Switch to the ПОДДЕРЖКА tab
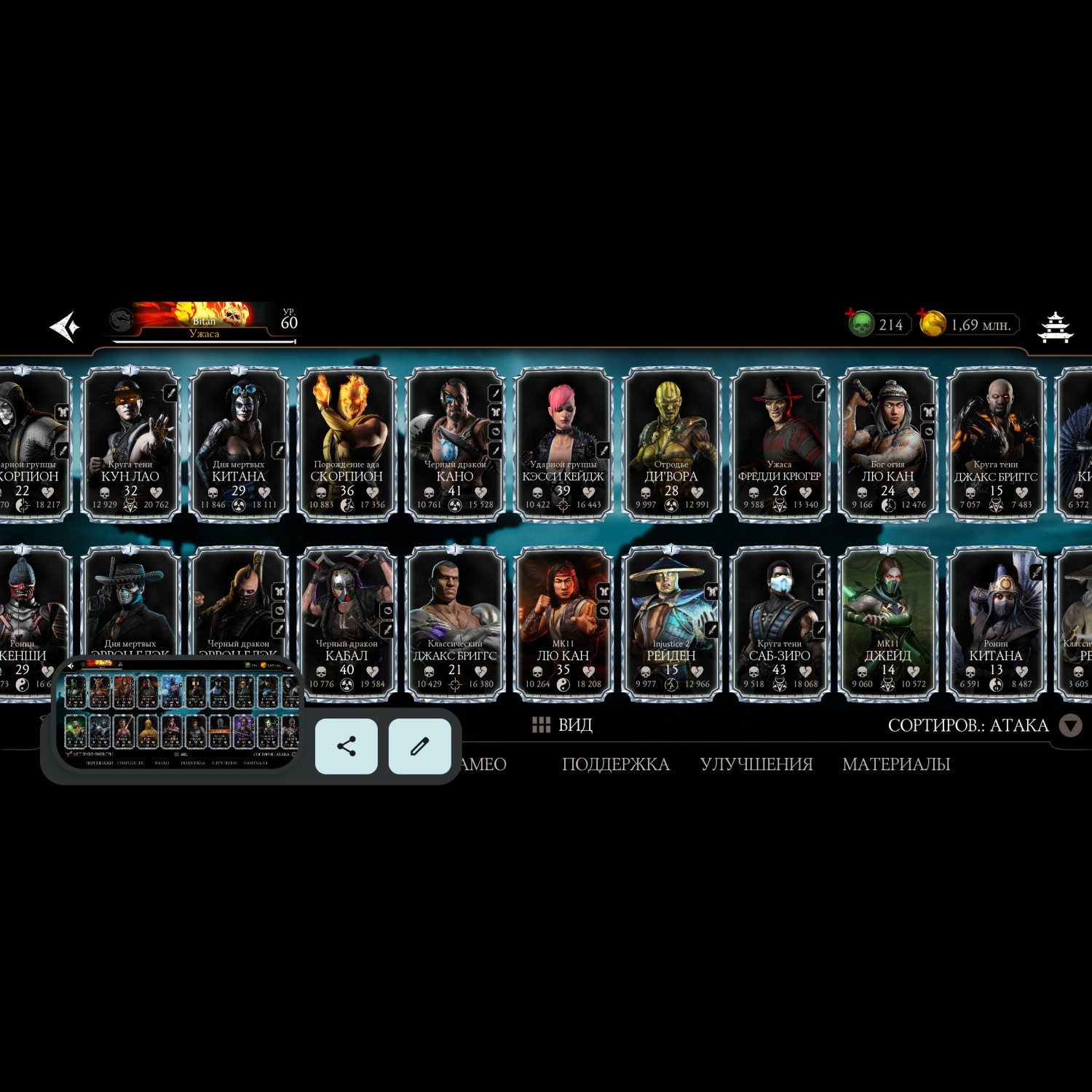The image size is (1092, 1092). click(x=615, y=764)
